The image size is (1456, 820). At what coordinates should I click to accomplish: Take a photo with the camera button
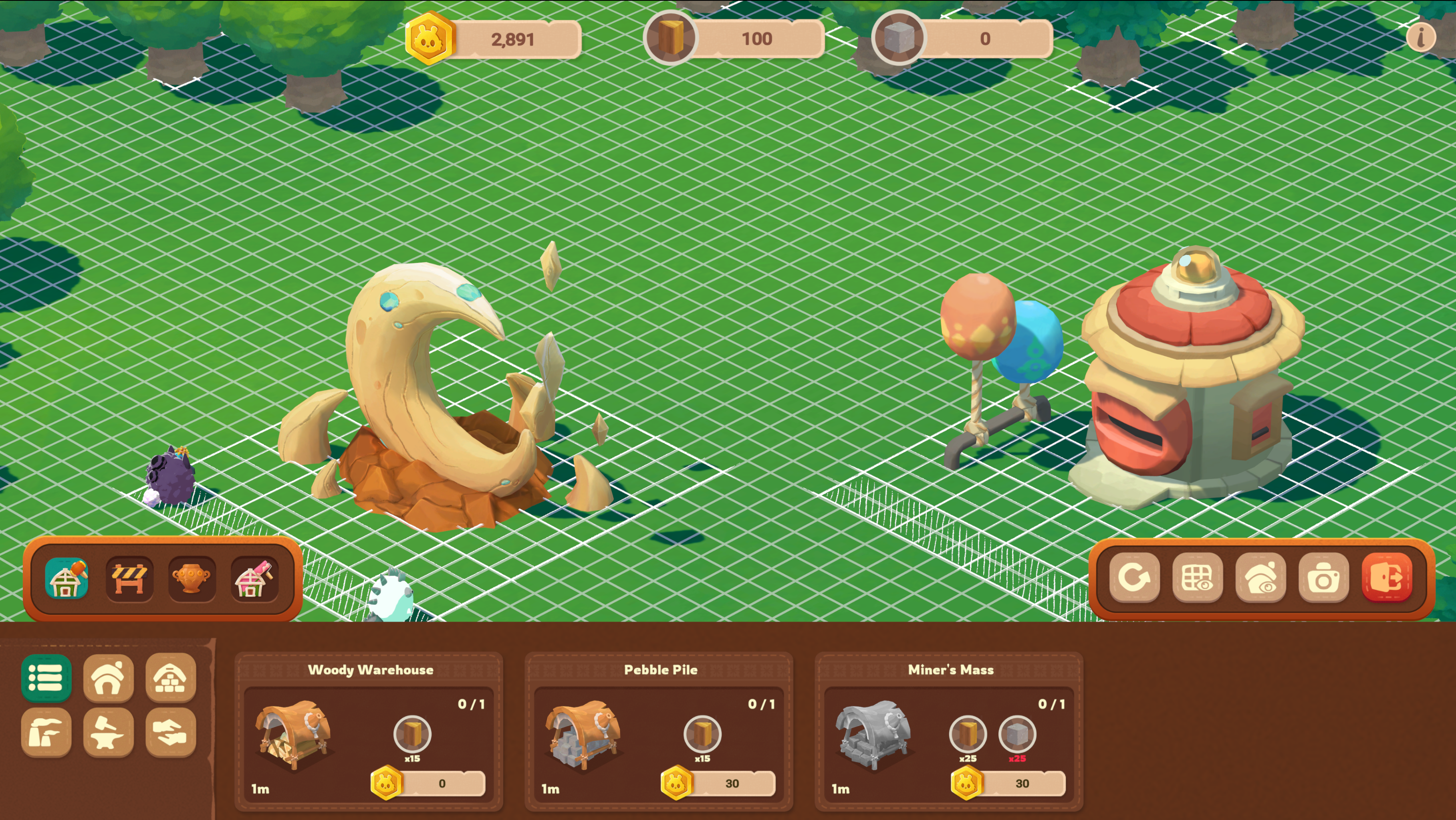1323,578
